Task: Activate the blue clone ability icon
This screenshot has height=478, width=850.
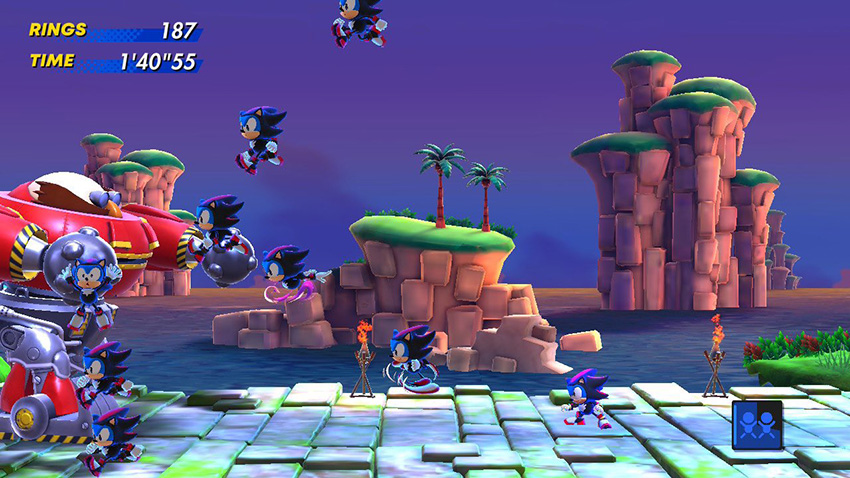Action: click(755, 423)
